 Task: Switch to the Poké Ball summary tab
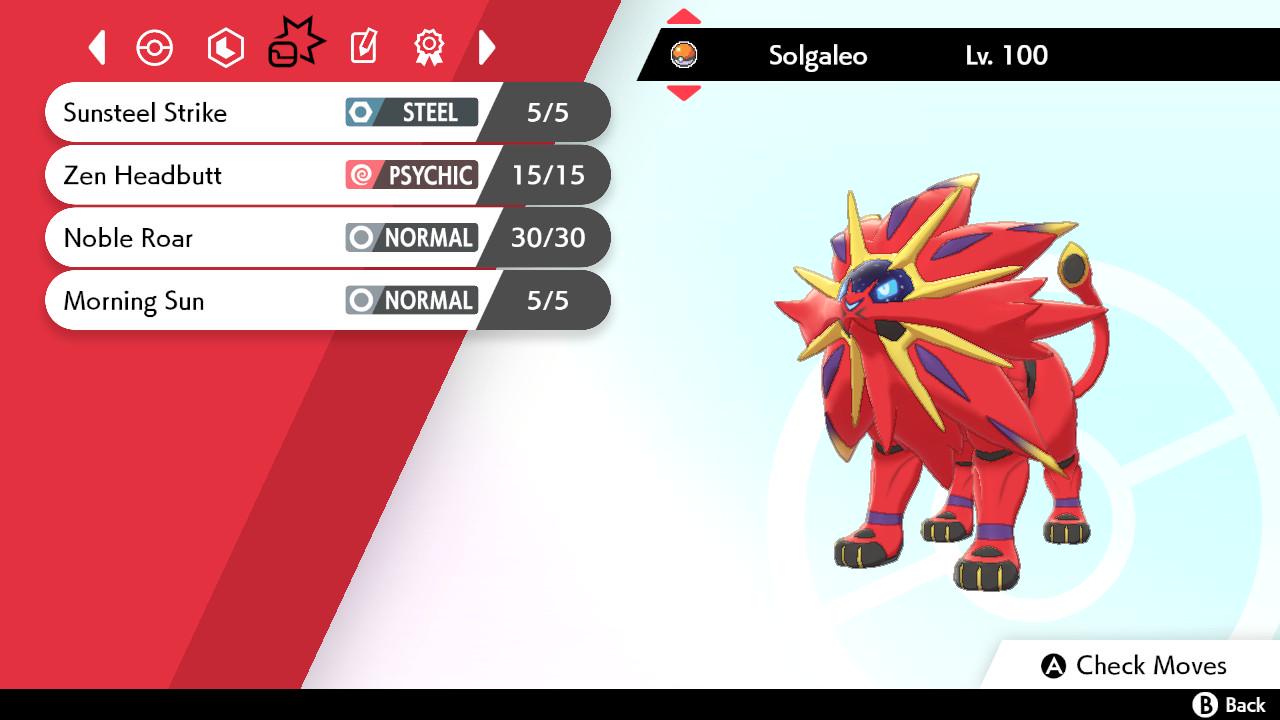pos(155,48)
